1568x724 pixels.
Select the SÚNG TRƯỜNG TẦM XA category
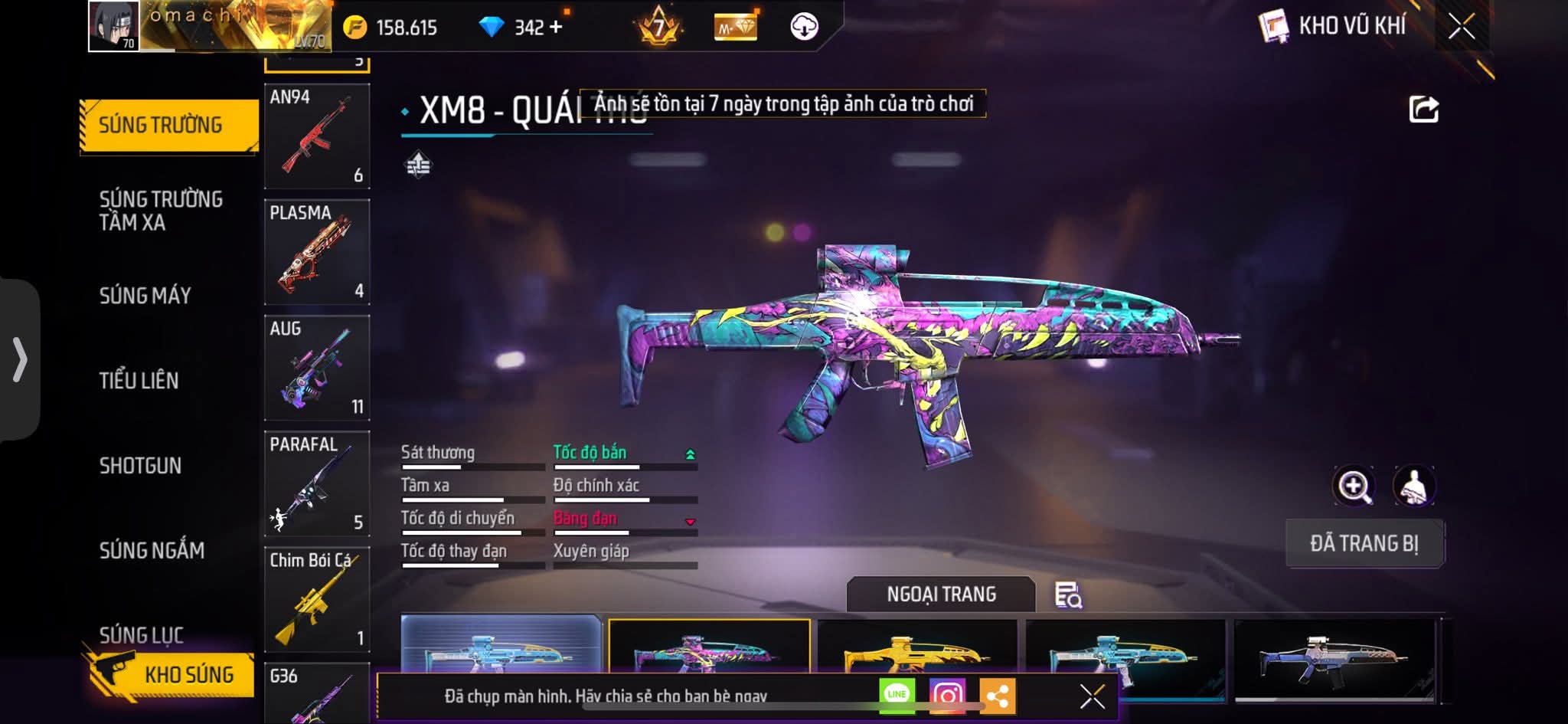161,211
